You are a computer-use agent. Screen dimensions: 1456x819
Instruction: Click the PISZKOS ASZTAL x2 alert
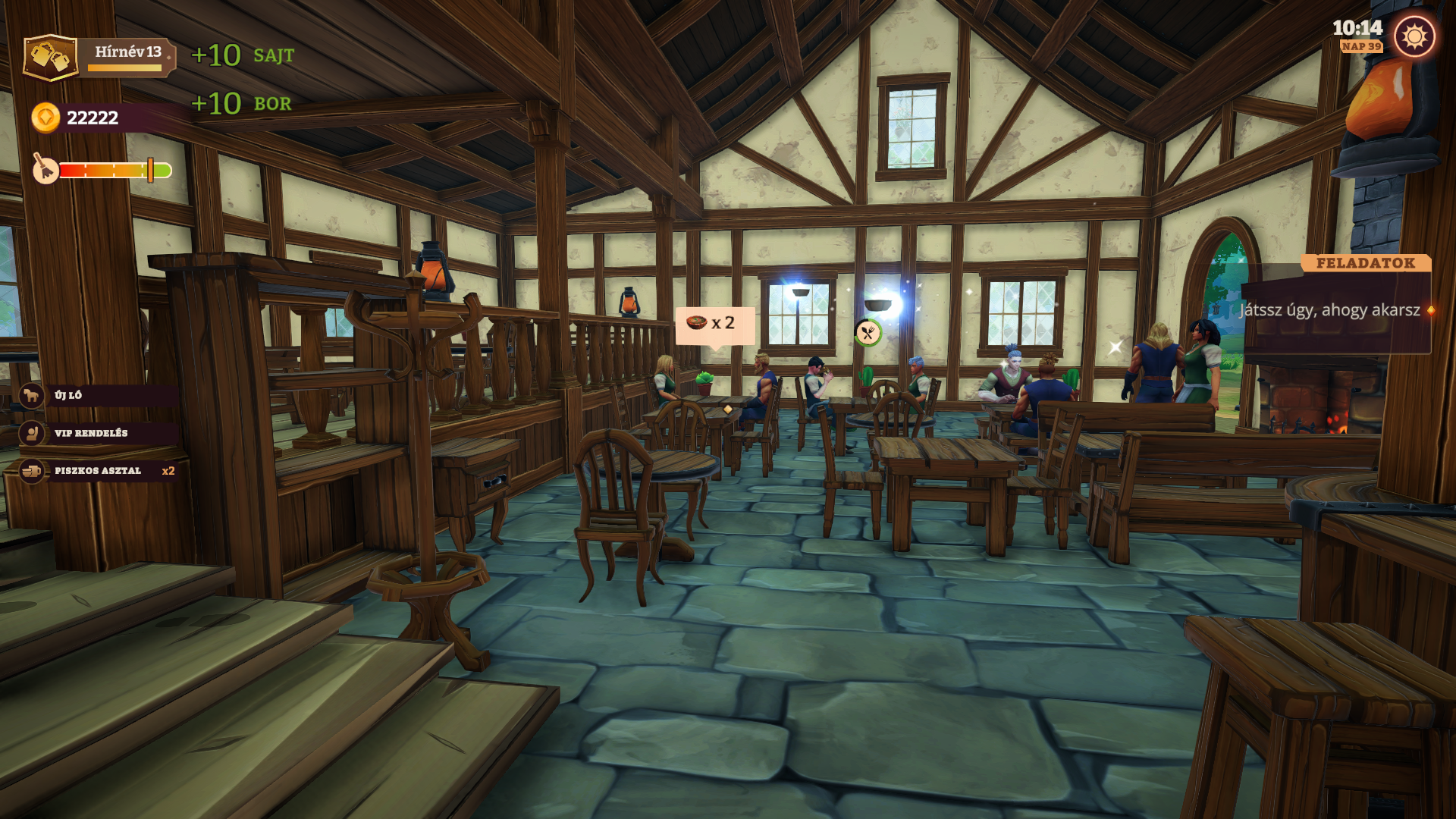[99, 471]
